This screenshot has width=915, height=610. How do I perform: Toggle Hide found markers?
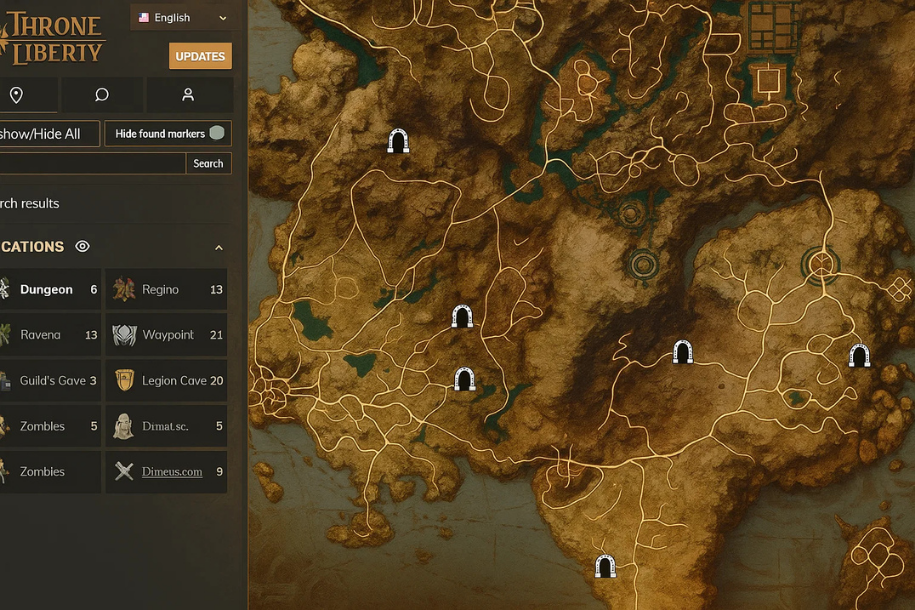(168, 134)
